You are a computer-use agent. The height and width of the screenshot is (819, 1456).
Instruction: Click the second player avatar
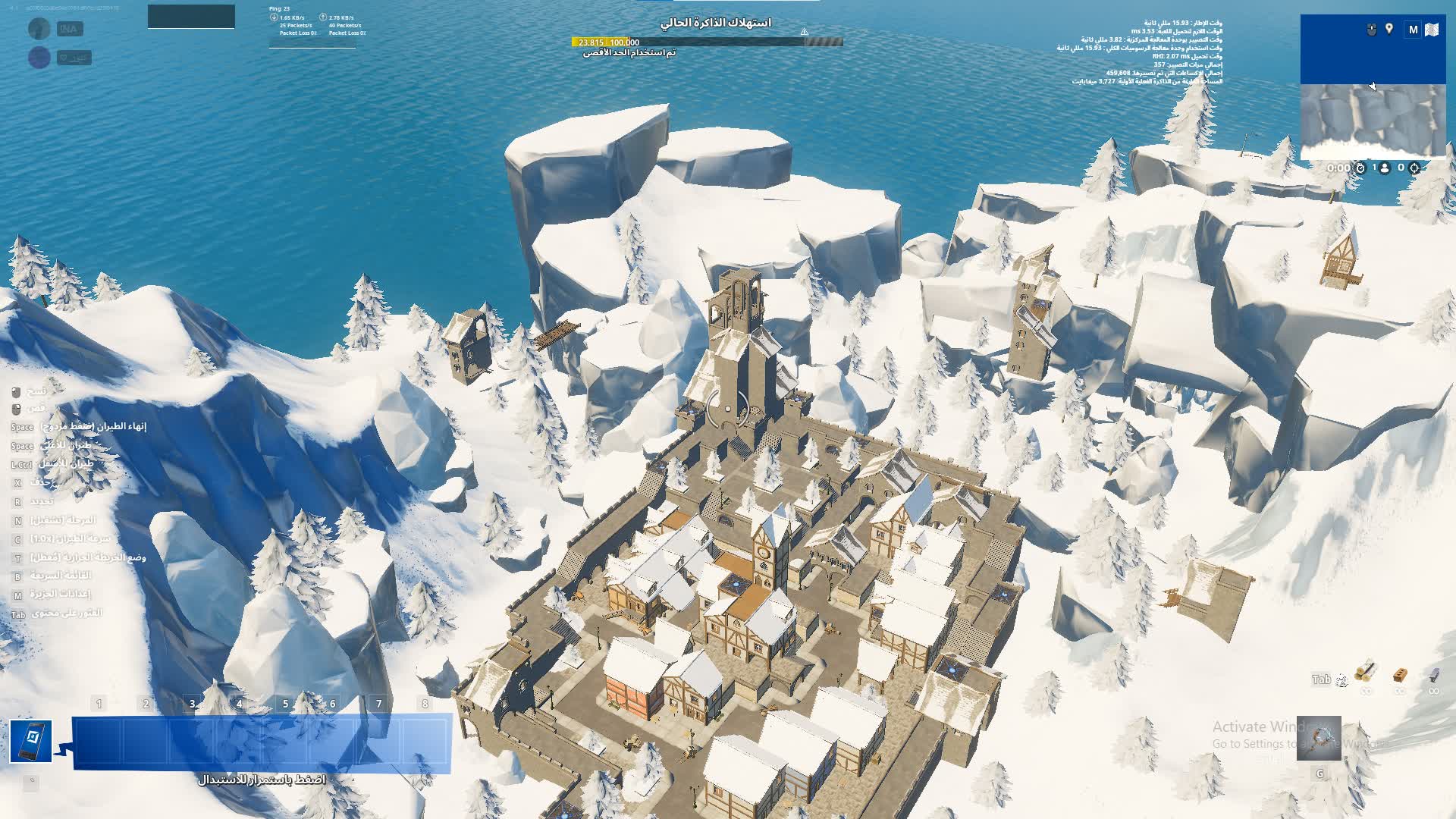point(39,58)
